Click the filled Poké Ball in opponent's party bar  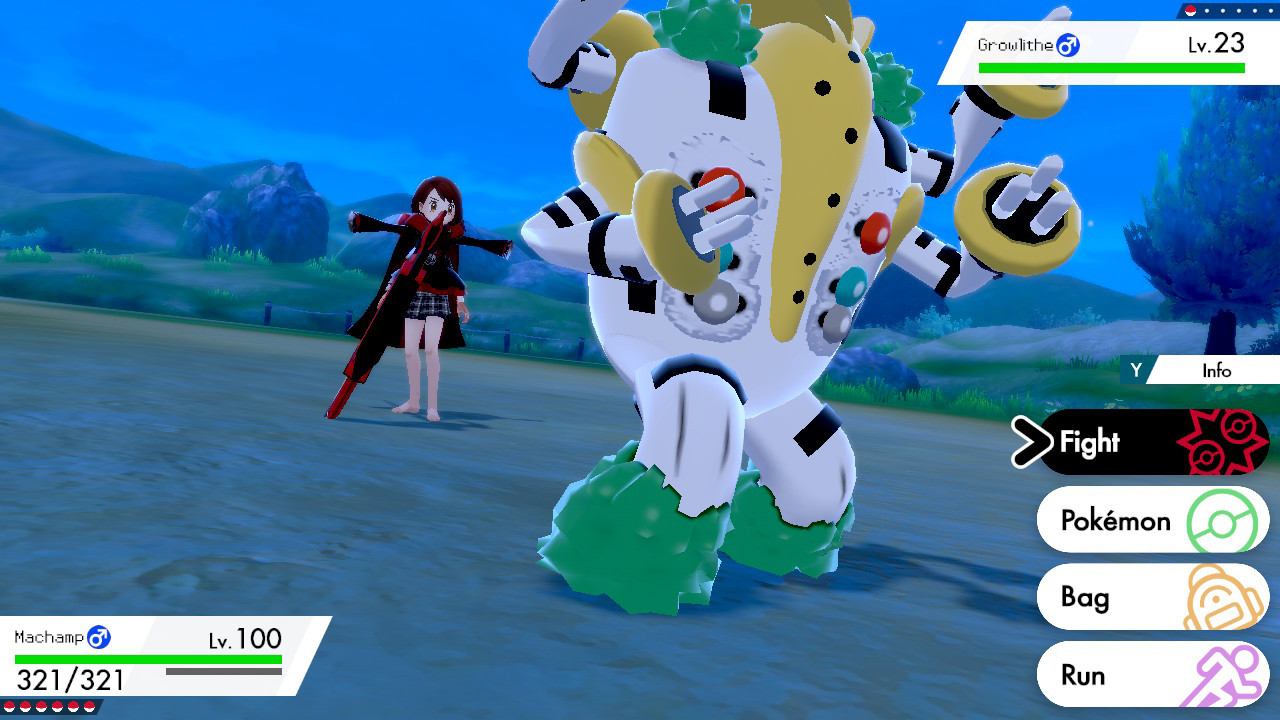click(1190, 11)
